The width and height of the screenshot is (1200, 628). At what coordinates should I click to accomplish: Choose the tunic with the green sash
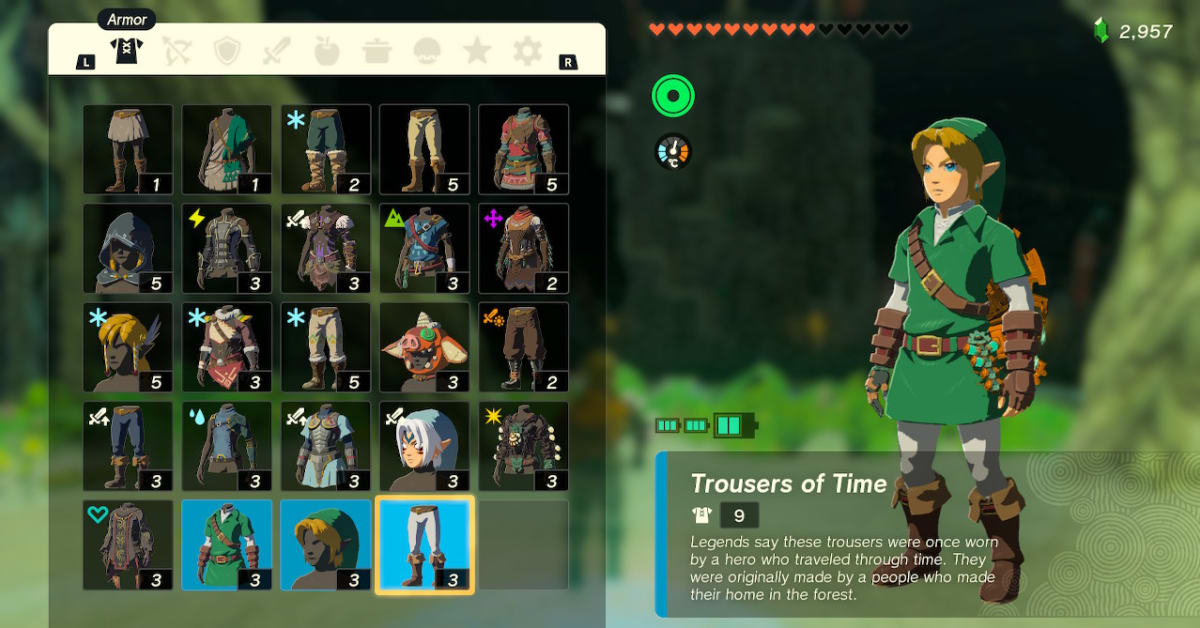pyautogui.click(x=226, y=149)
